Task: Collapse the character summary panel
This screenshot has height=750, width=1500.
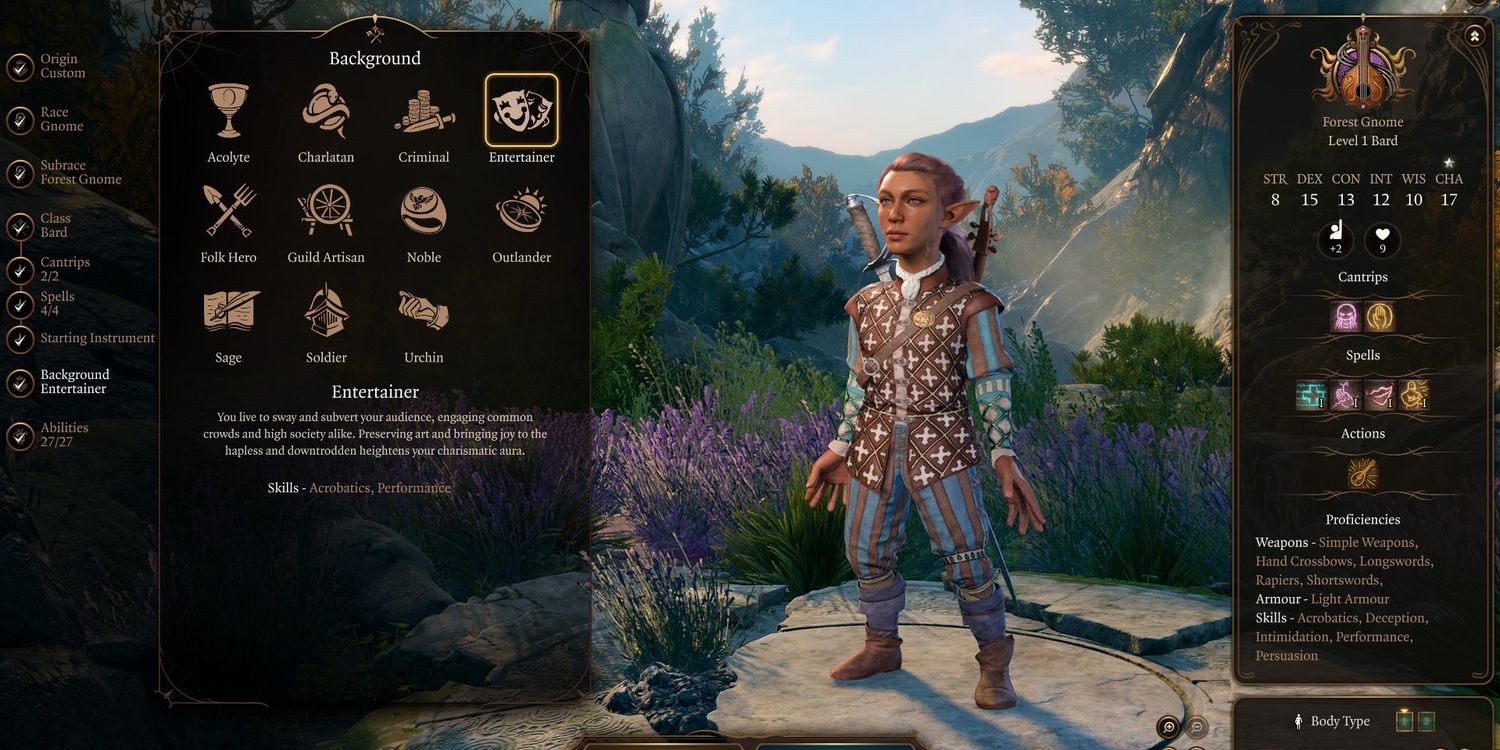Action: pos(1475,36)
